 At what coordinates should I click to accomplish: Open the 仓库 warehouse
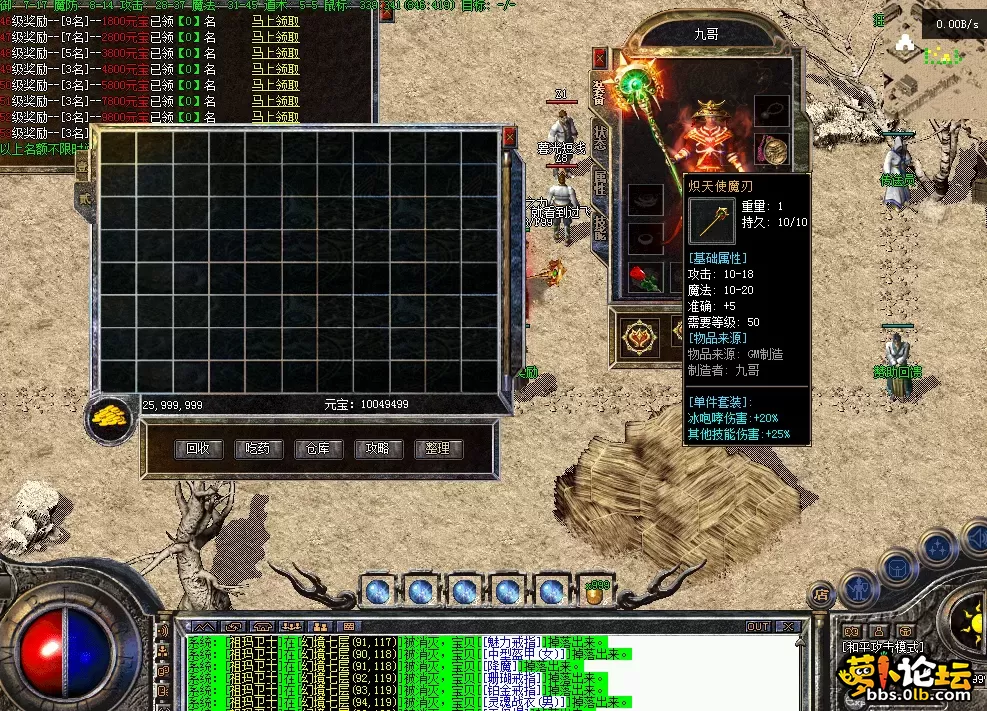tap(318, 449)
